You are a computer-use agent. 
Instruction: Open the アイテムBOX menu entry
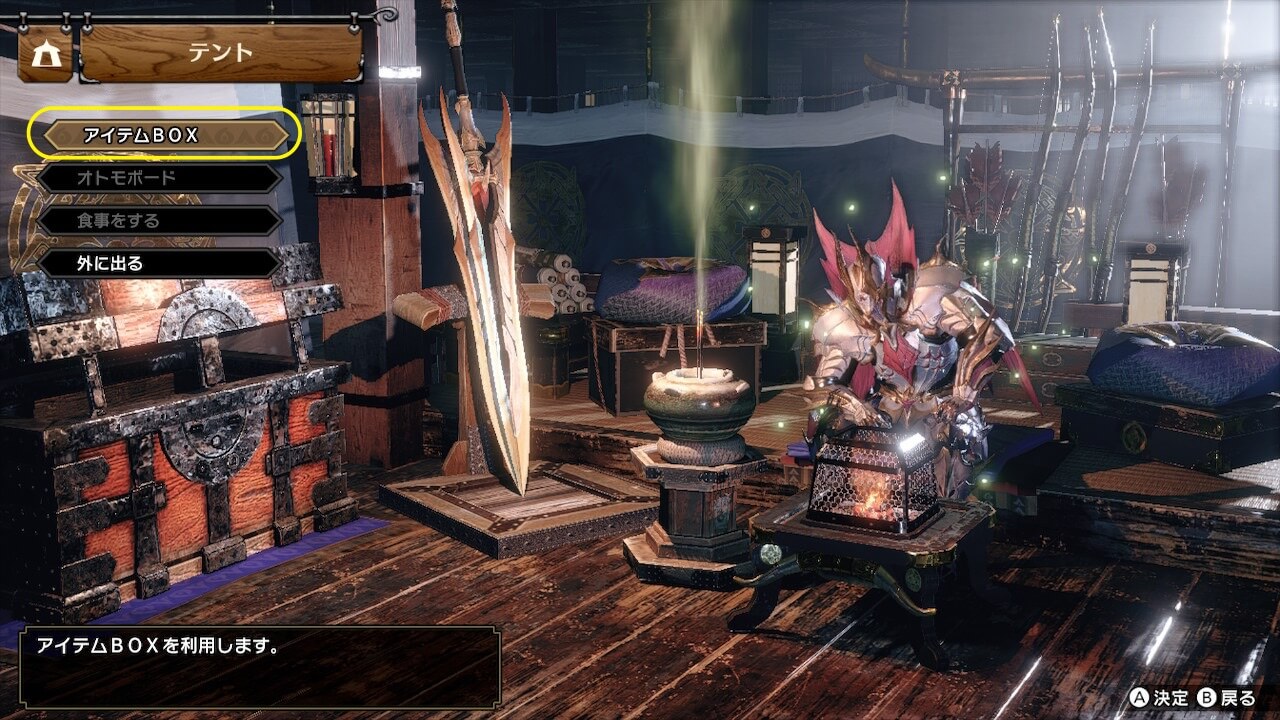coord(165,134)
